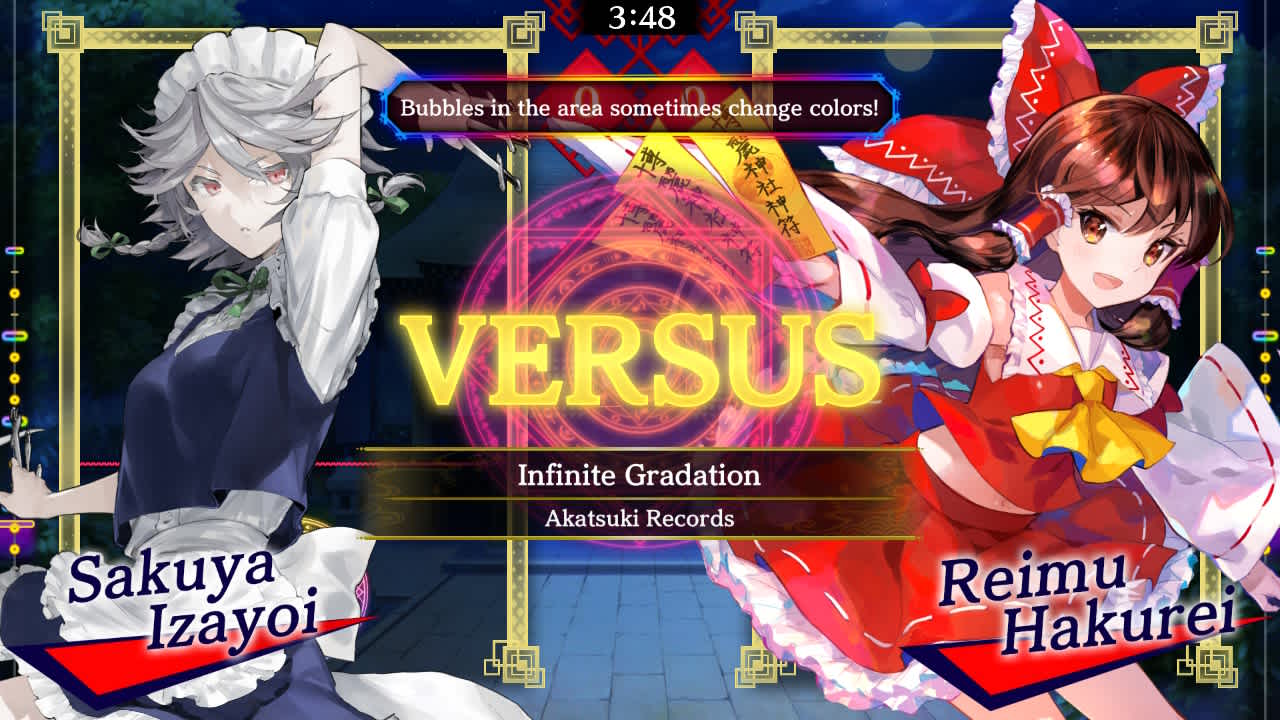The width and height of the screenshot is (1280, 720).
Task: Click the Akatsuki Records artist link
Action: [640, 519]
